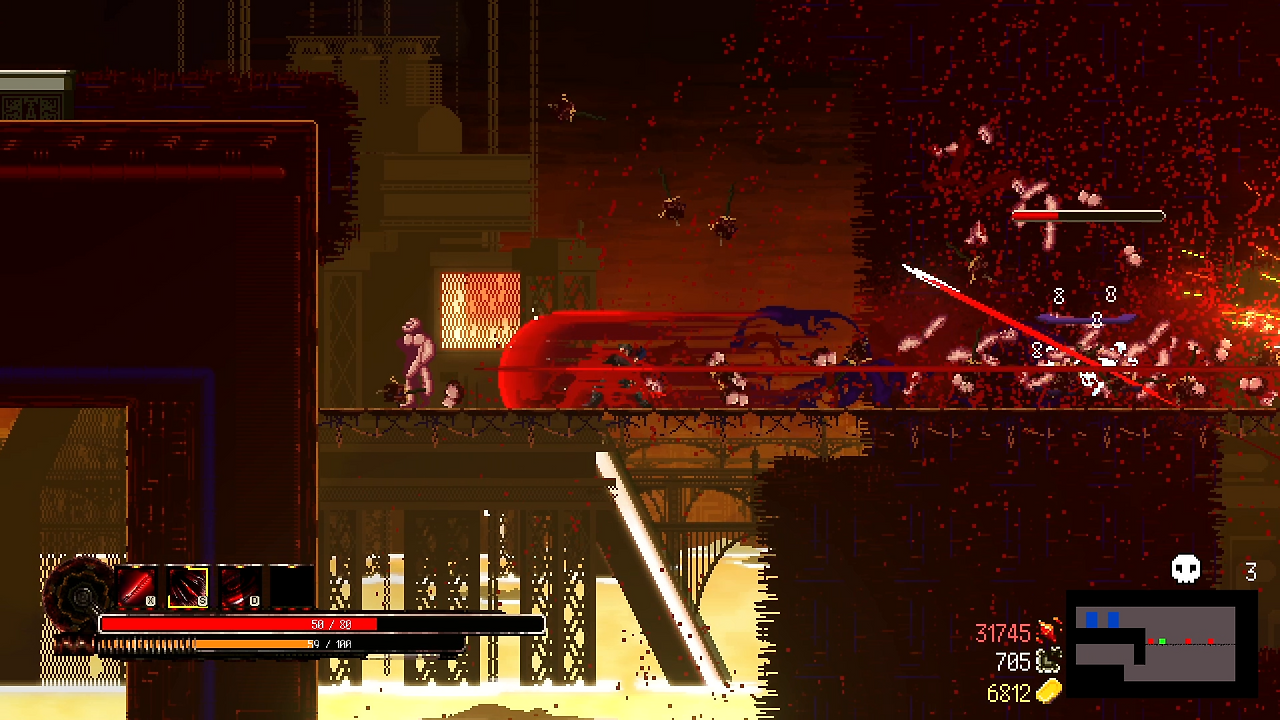Click the boss health bar at top right
Viewport: 1280px width, 720px height.
pyautogui.click(x=1089, y=215)
